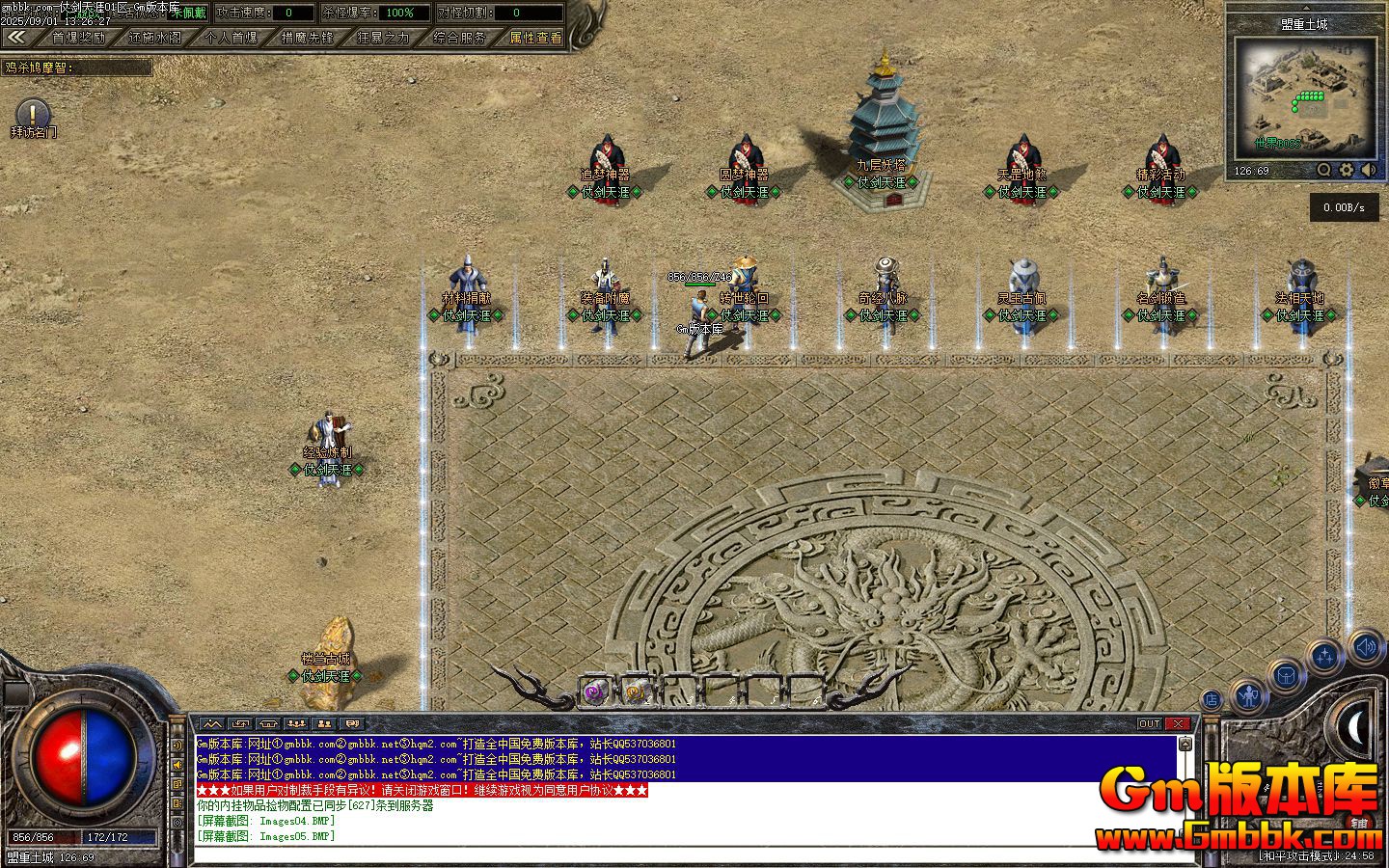The height and width of the screenshot is (868, 1389).
Task: Use the purple orb item in the hotbar
Action: click(595, 691)
